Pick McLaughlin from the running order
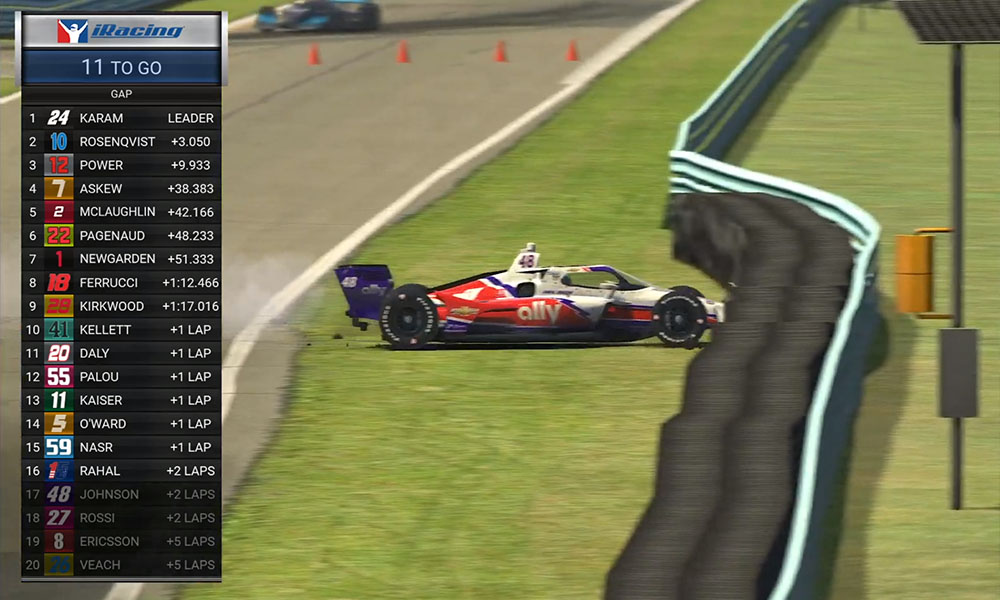Image resolution: width=1000 pixels, height=600 pixels. tap(121, 212)
